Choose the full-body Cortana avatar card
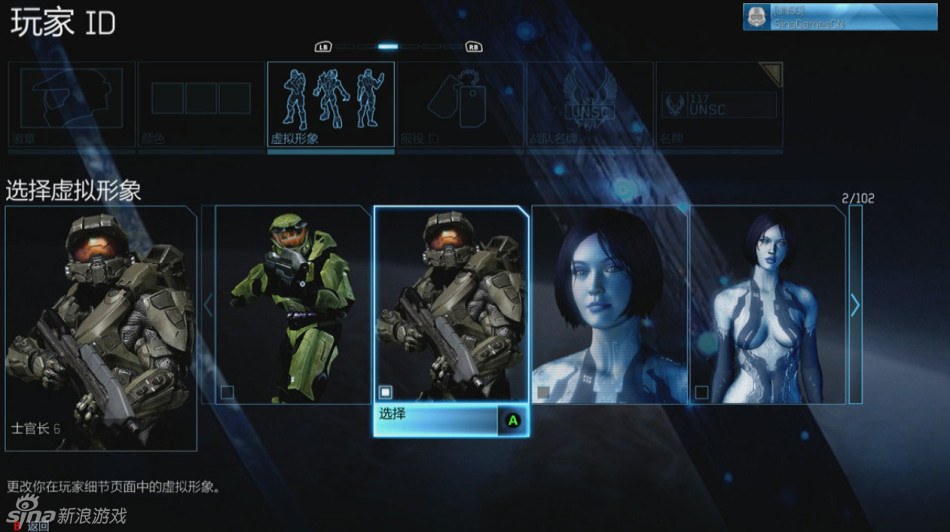Screen dimensions: 950x532 point(767,305)
